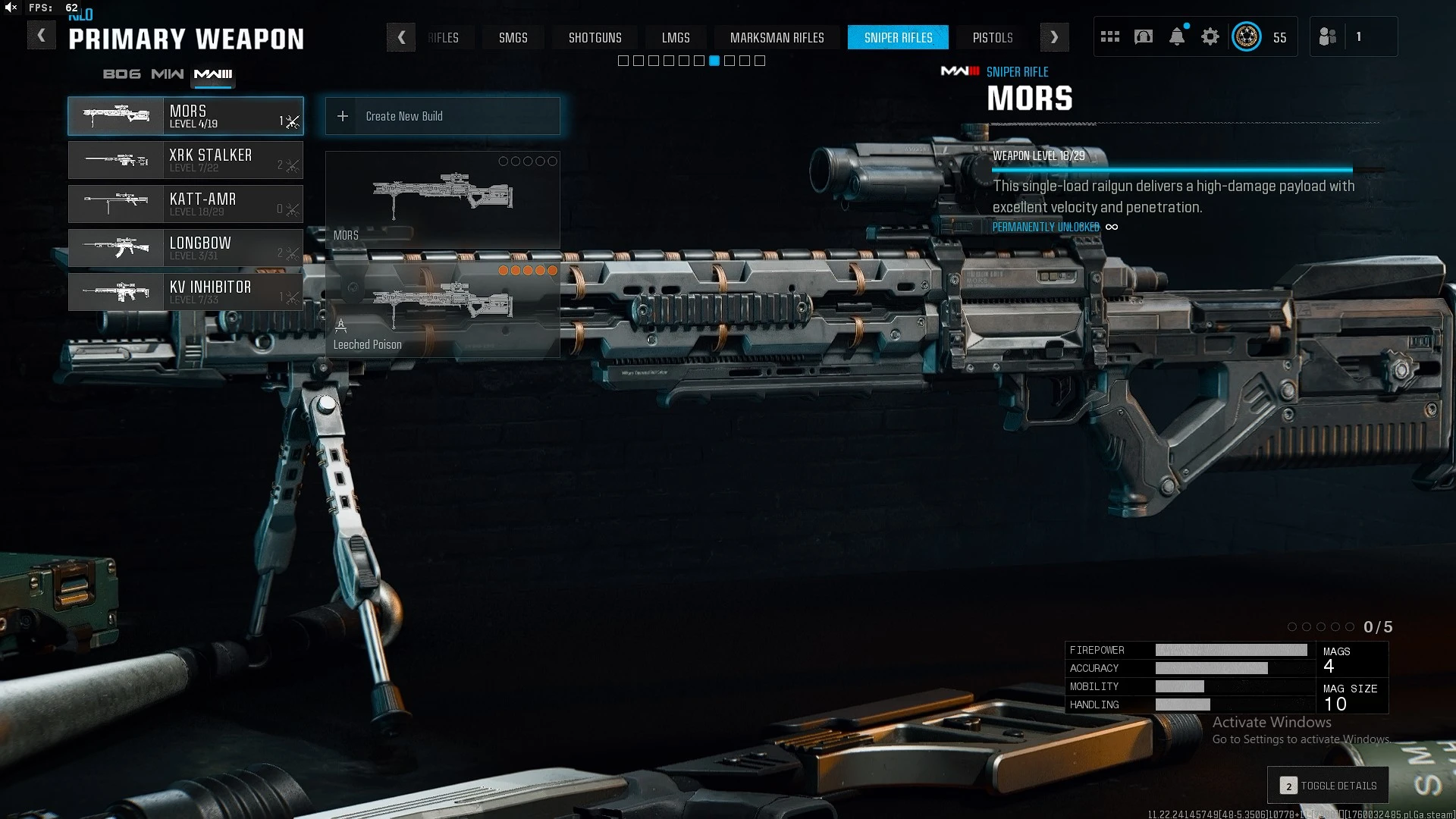
Task: Select the XRK Stalker sniper rifle
Action: (186, 160)
